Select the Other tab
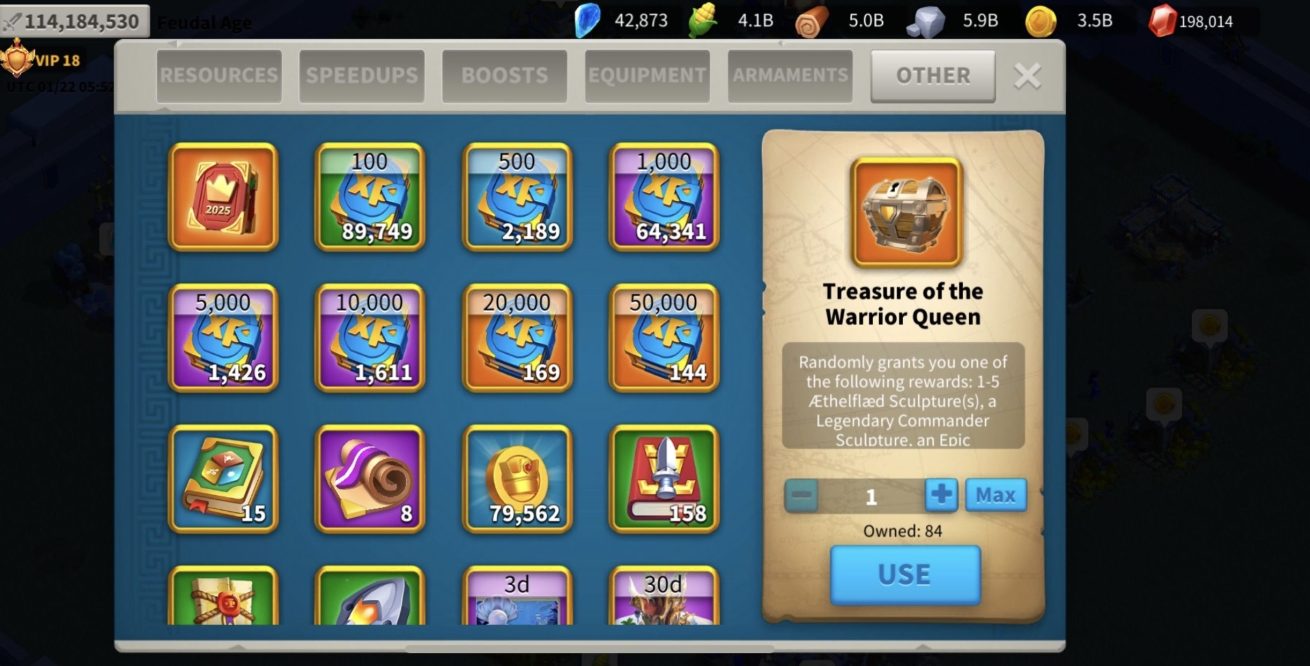The image size is (1310, 666). (x=932, y=76)
